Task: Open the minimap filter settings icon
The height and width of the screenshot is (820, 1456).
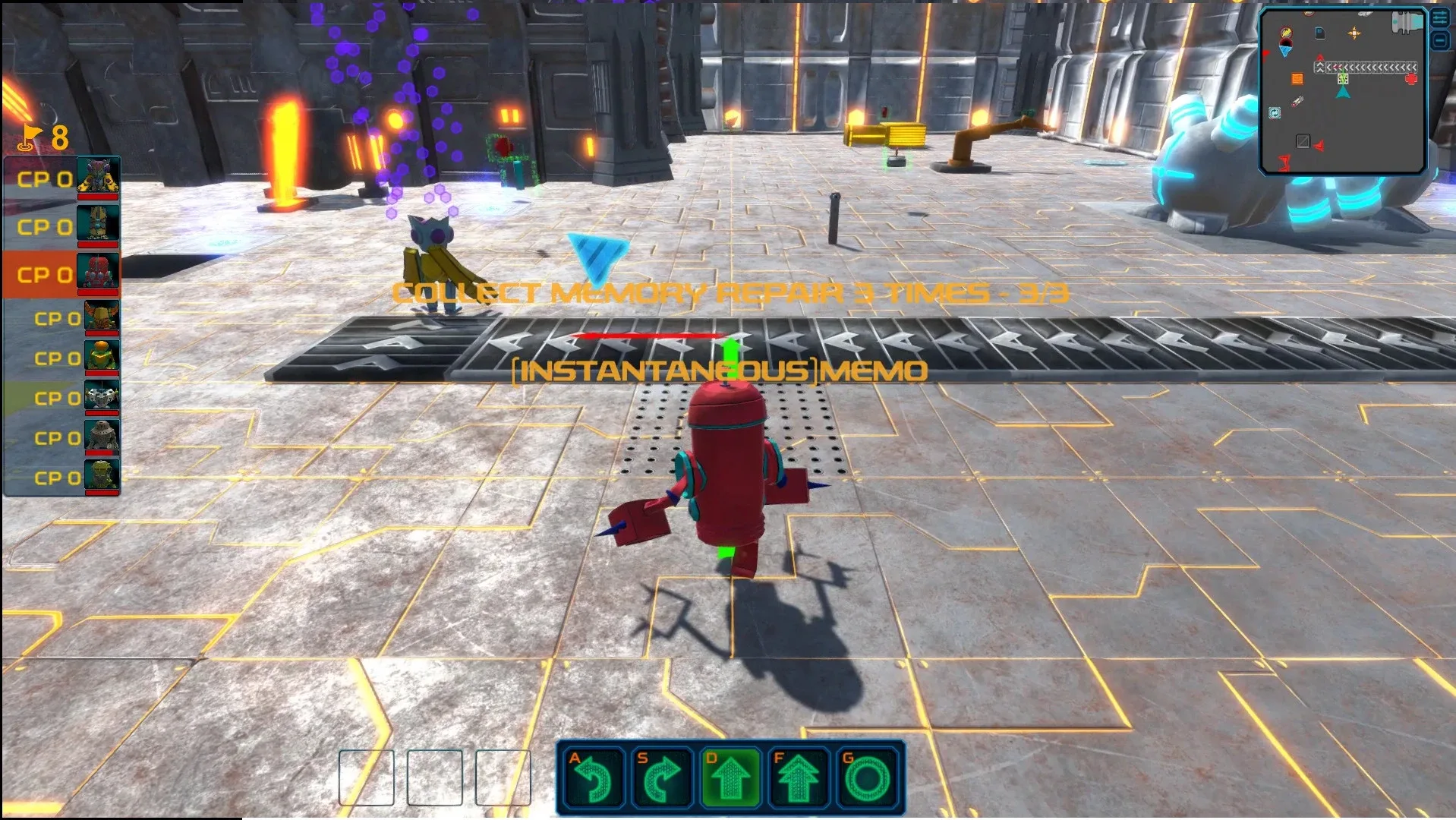Action: click(1439, 18)
